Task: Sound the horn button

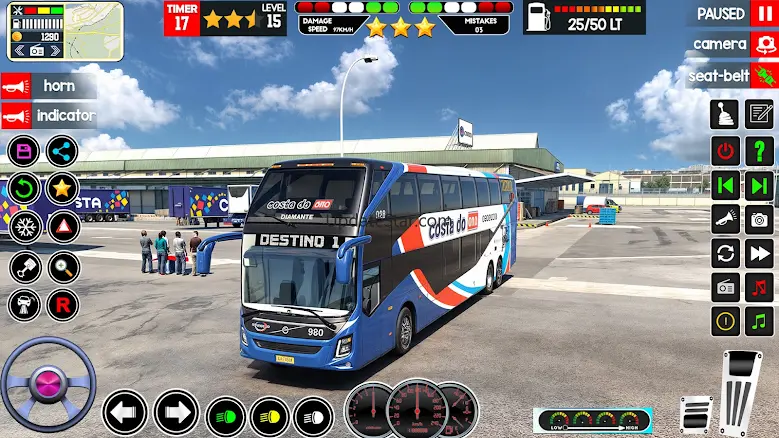Action: click(48, 86)
